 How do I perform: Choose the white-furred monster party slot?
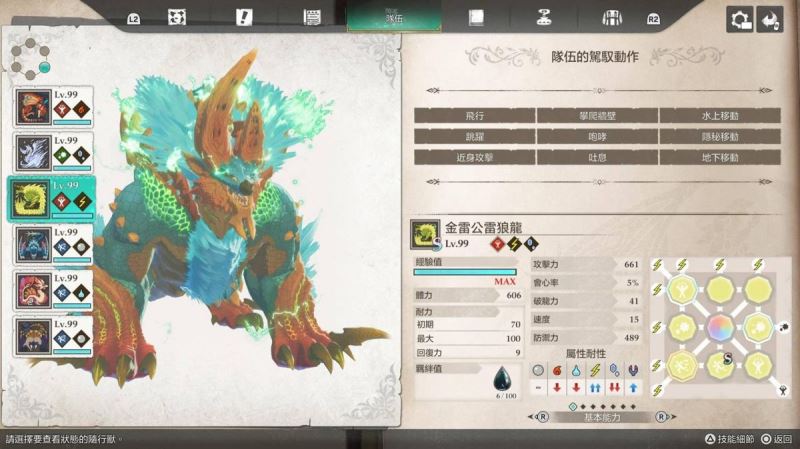[52, 152]
